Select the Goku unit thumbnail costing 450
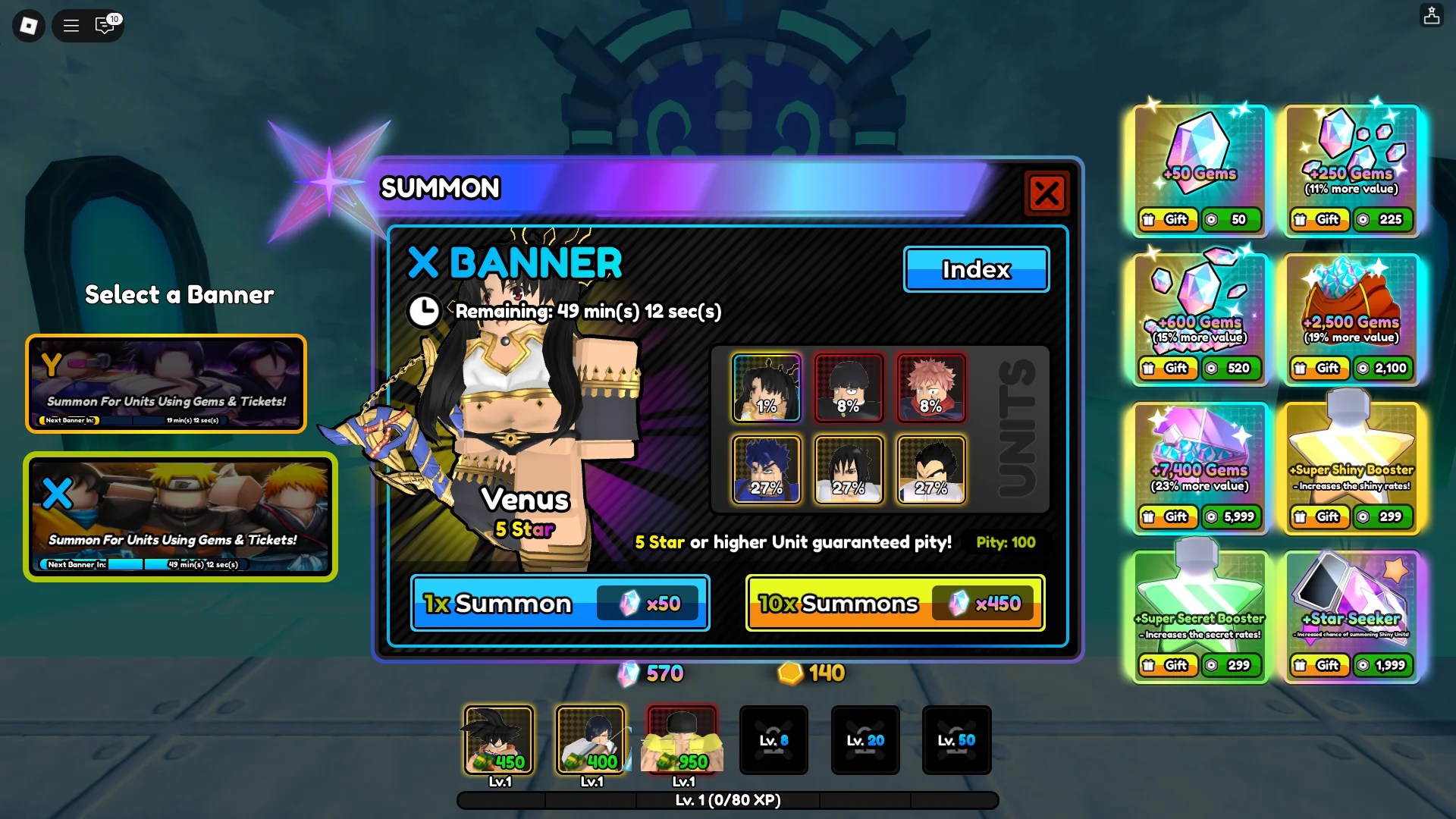 click(x=498, y=740)
